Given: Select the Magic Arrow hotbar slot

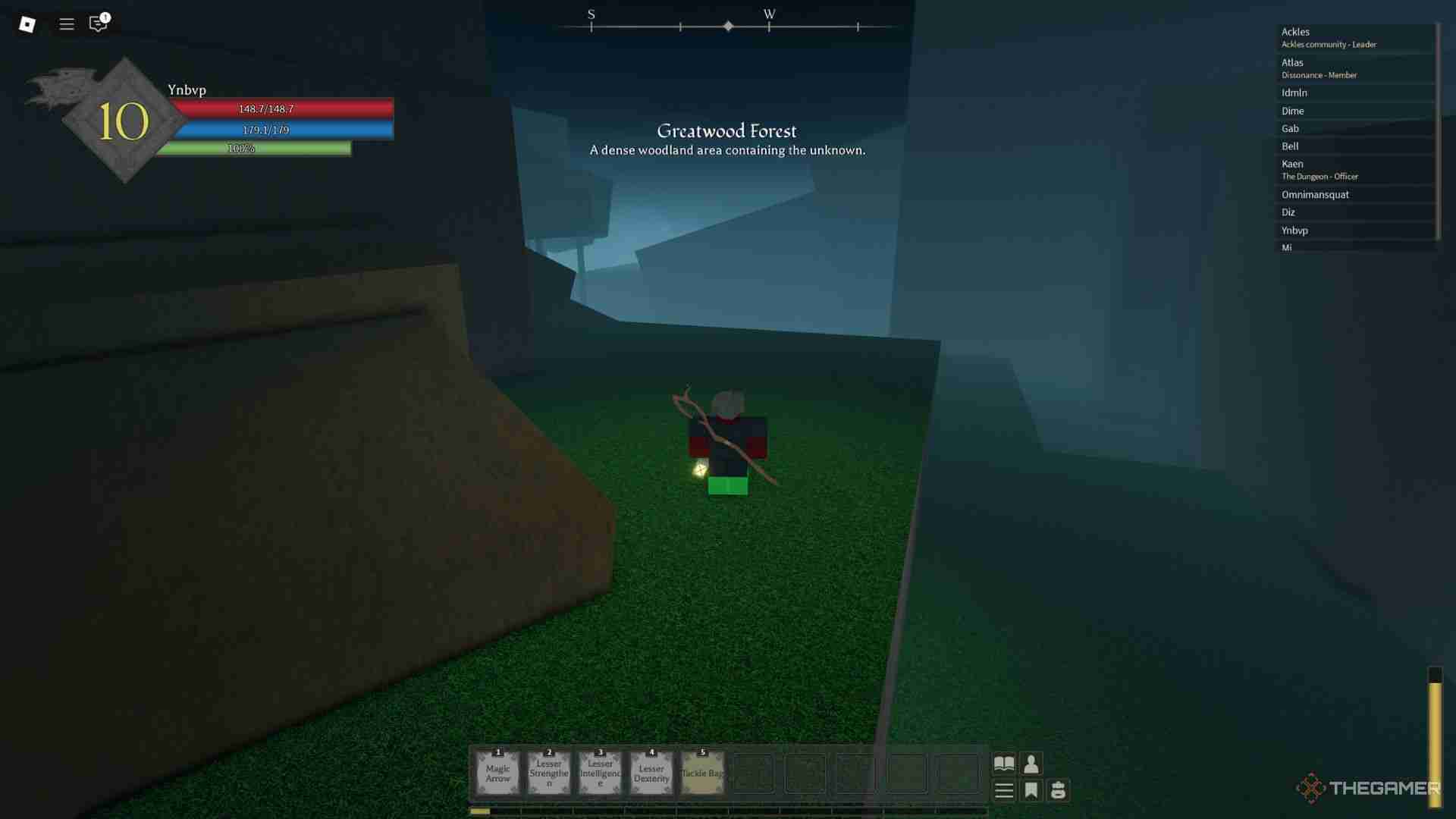Looking at the screenshot, I should pos(498,771).
